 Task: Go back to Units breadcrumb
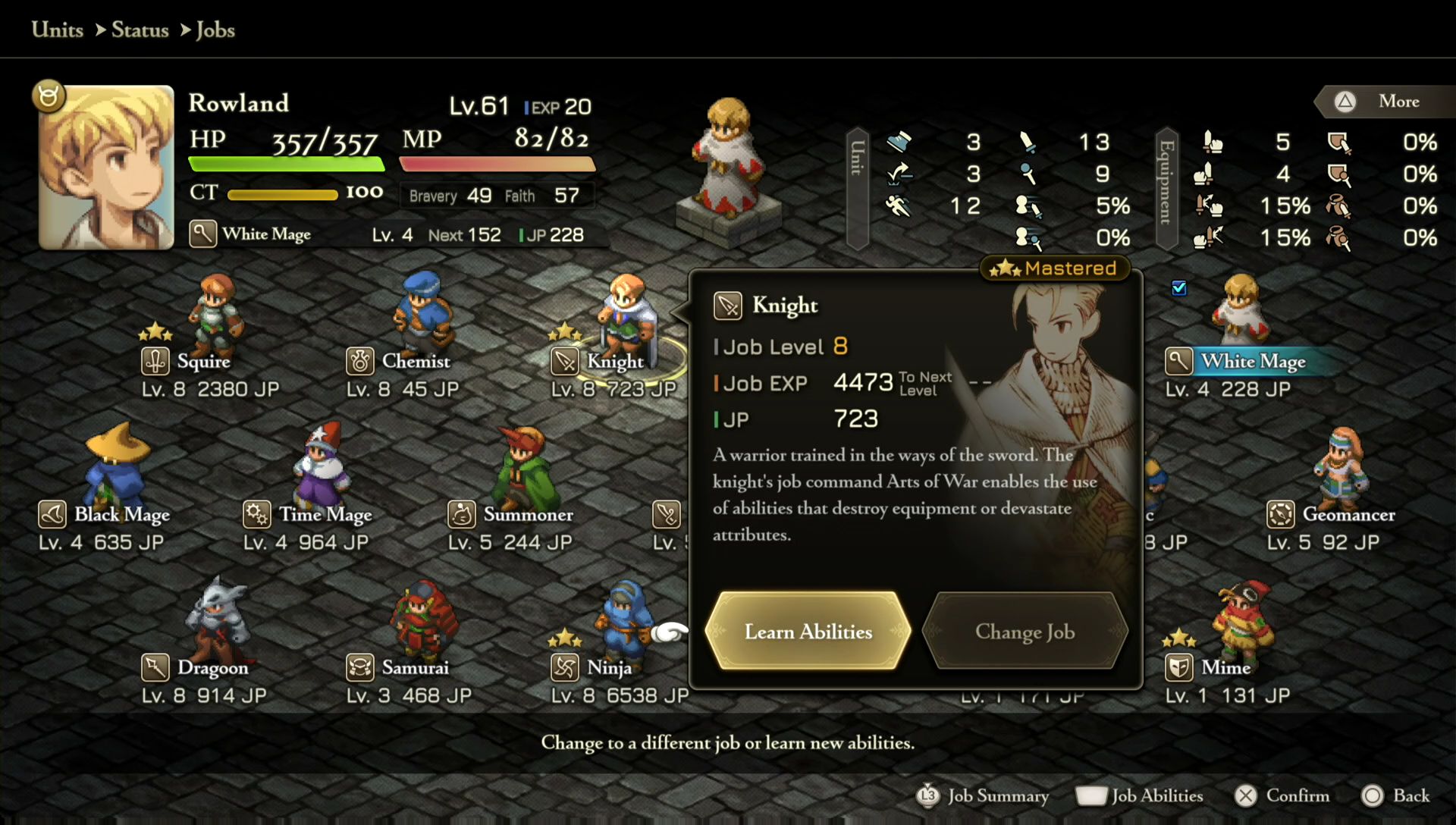click(58, 30)
